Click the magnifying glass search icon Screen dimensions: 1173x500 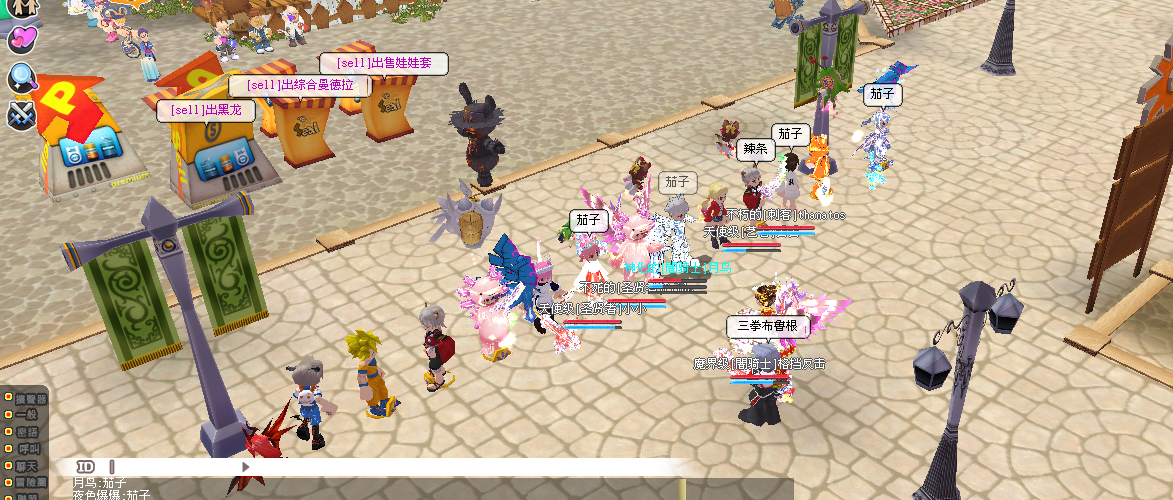pos(21,77)
